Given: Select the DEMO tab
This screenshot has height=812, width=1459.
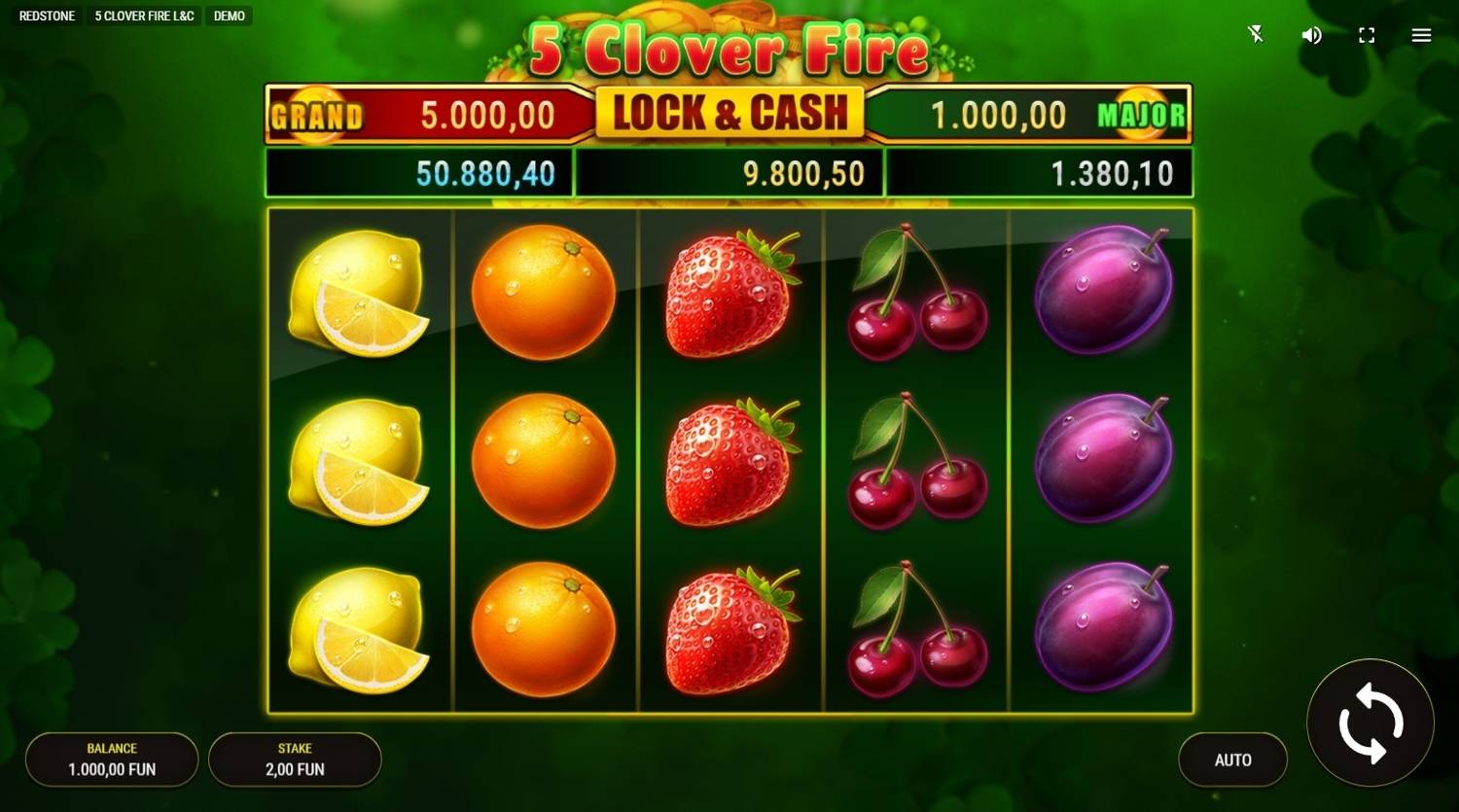Looking at the screenshot, I should (x=229, y=16).
